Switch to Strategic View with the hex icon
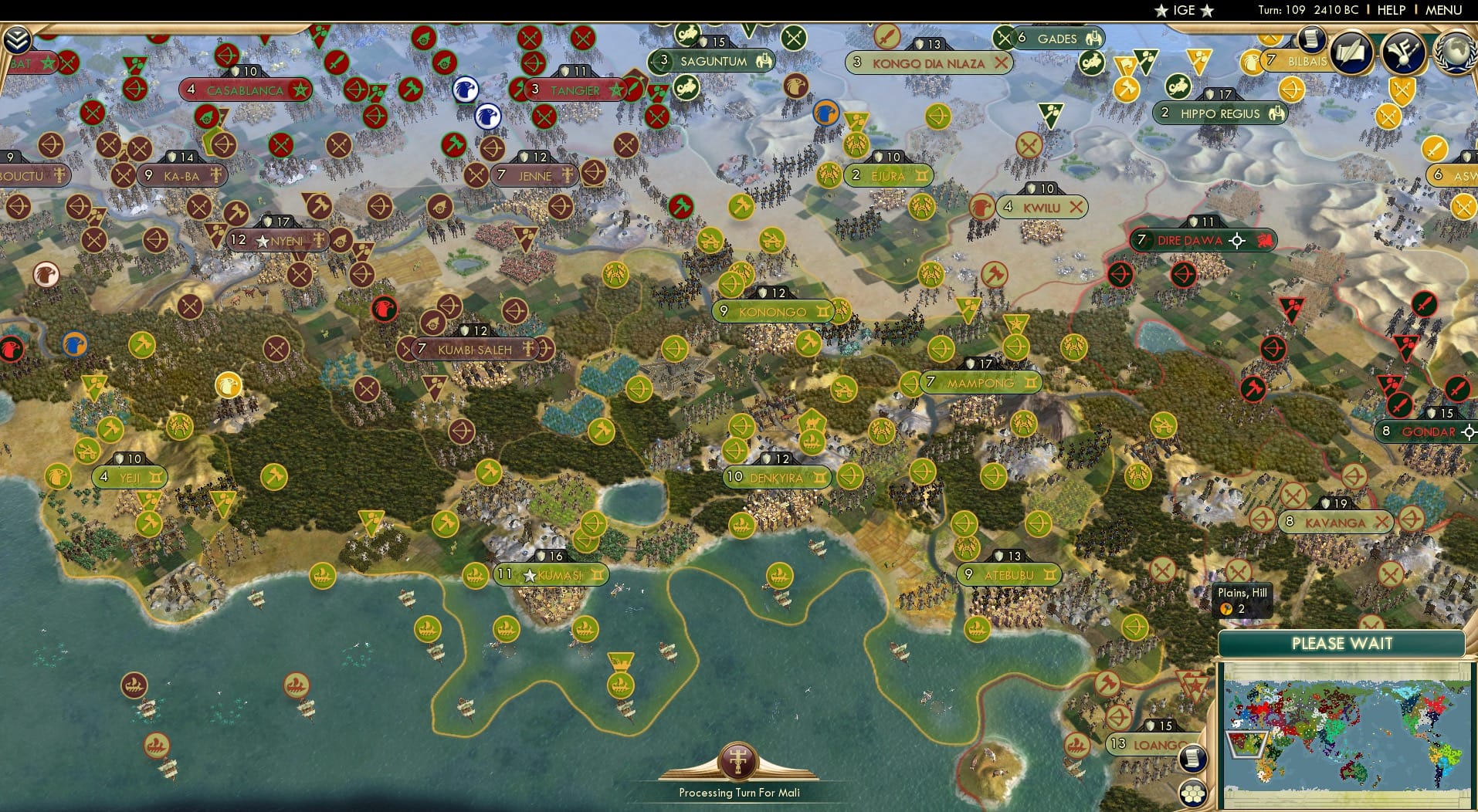The width and height of the screenshot is (1478, 812). click(1194, 793)
